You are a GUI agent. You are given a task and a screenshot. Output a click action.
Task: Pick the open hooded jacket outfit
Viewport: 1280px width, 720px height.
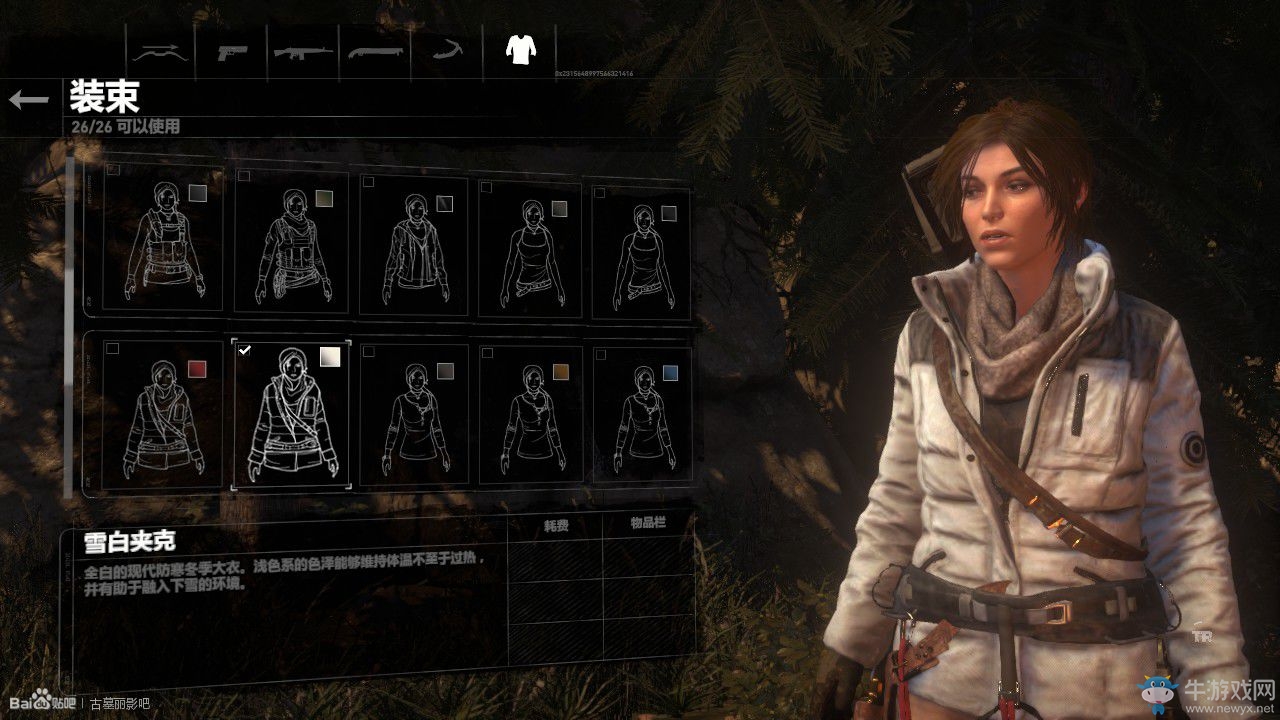tap(413, 246)
